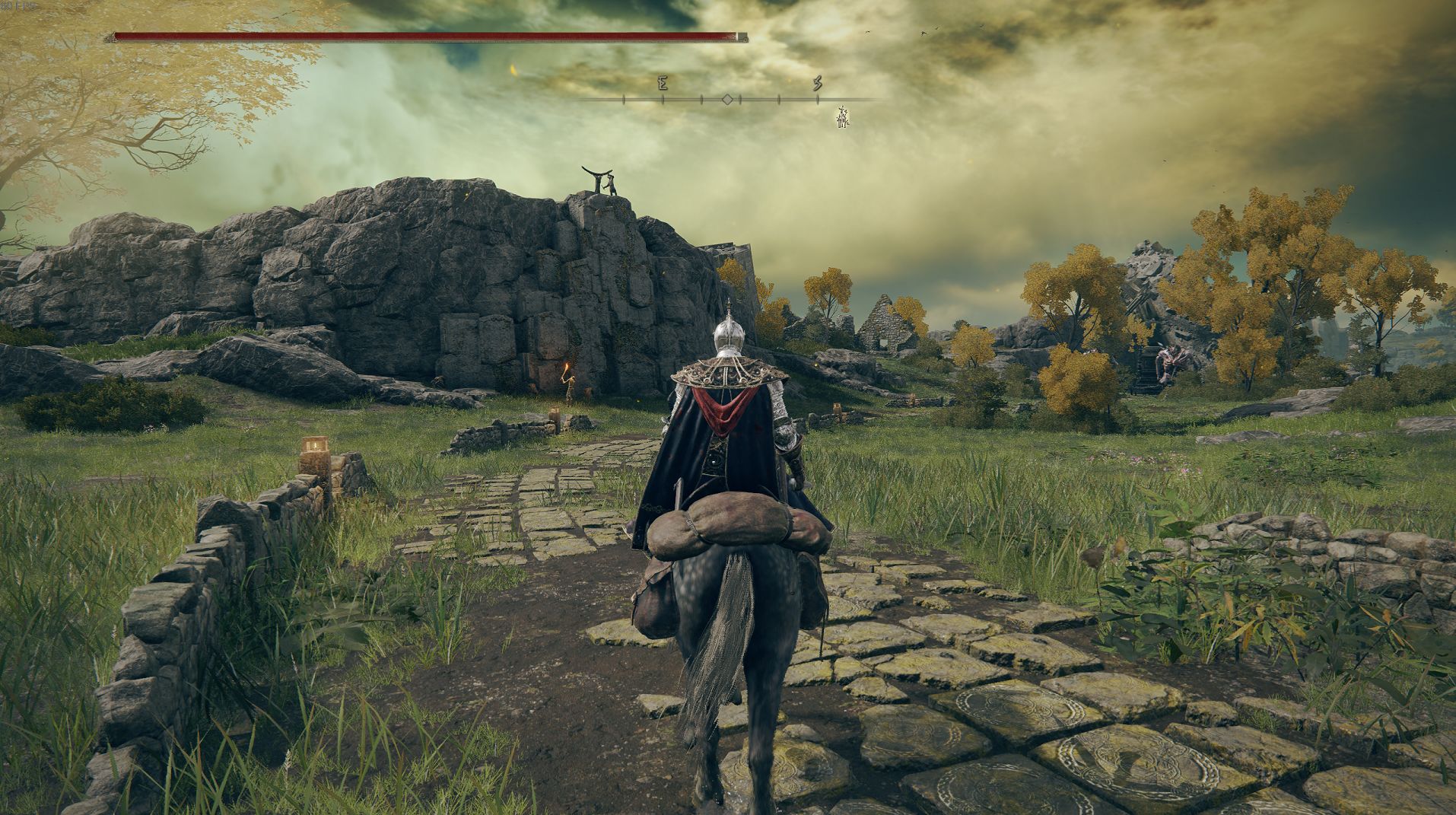The width and height of the screenshot is (1456, 815).
Task: Click the East marker on the compass
Action: 663,84
